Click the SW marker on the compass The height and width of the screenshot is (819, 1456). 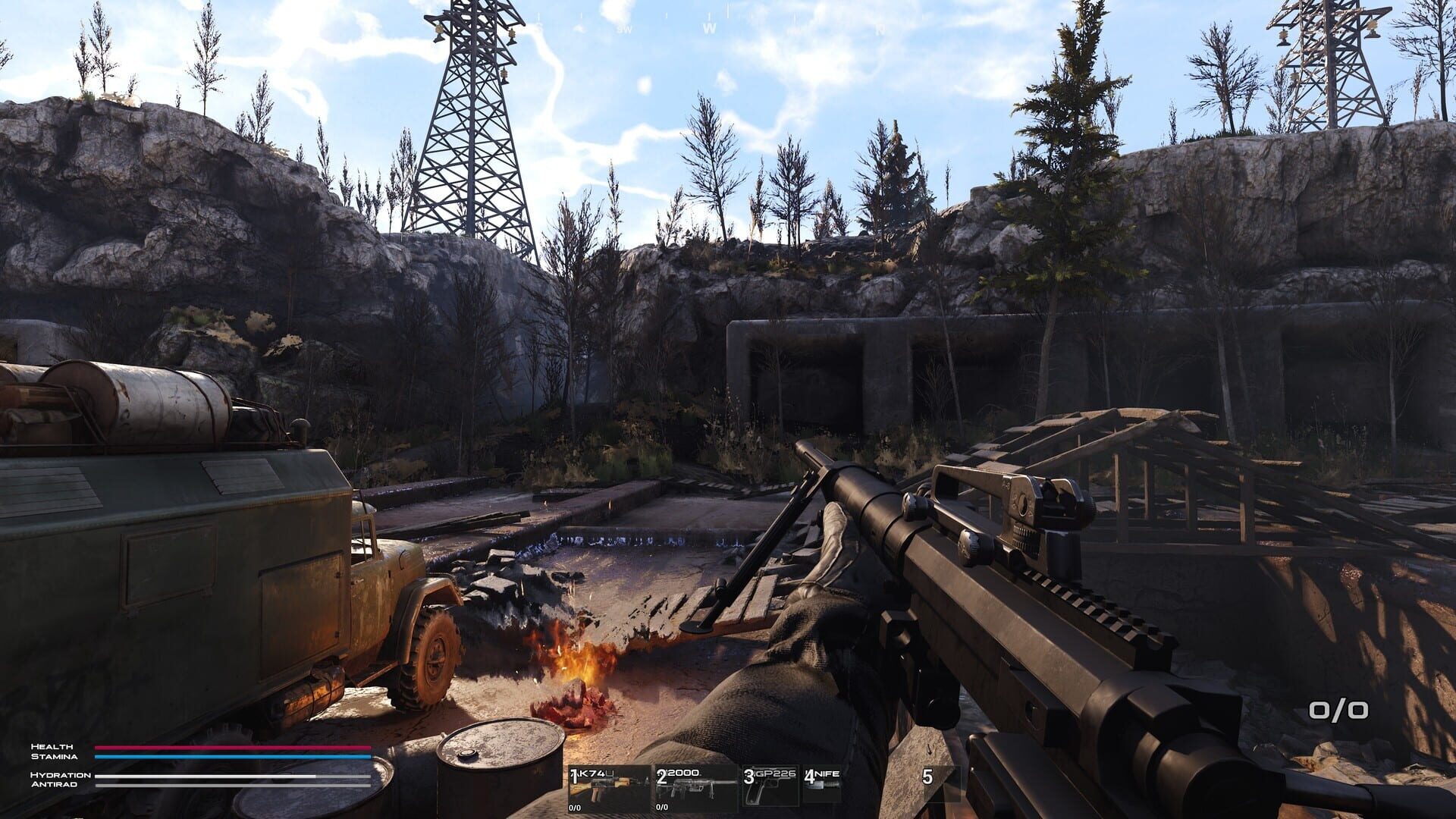point(624,27)
